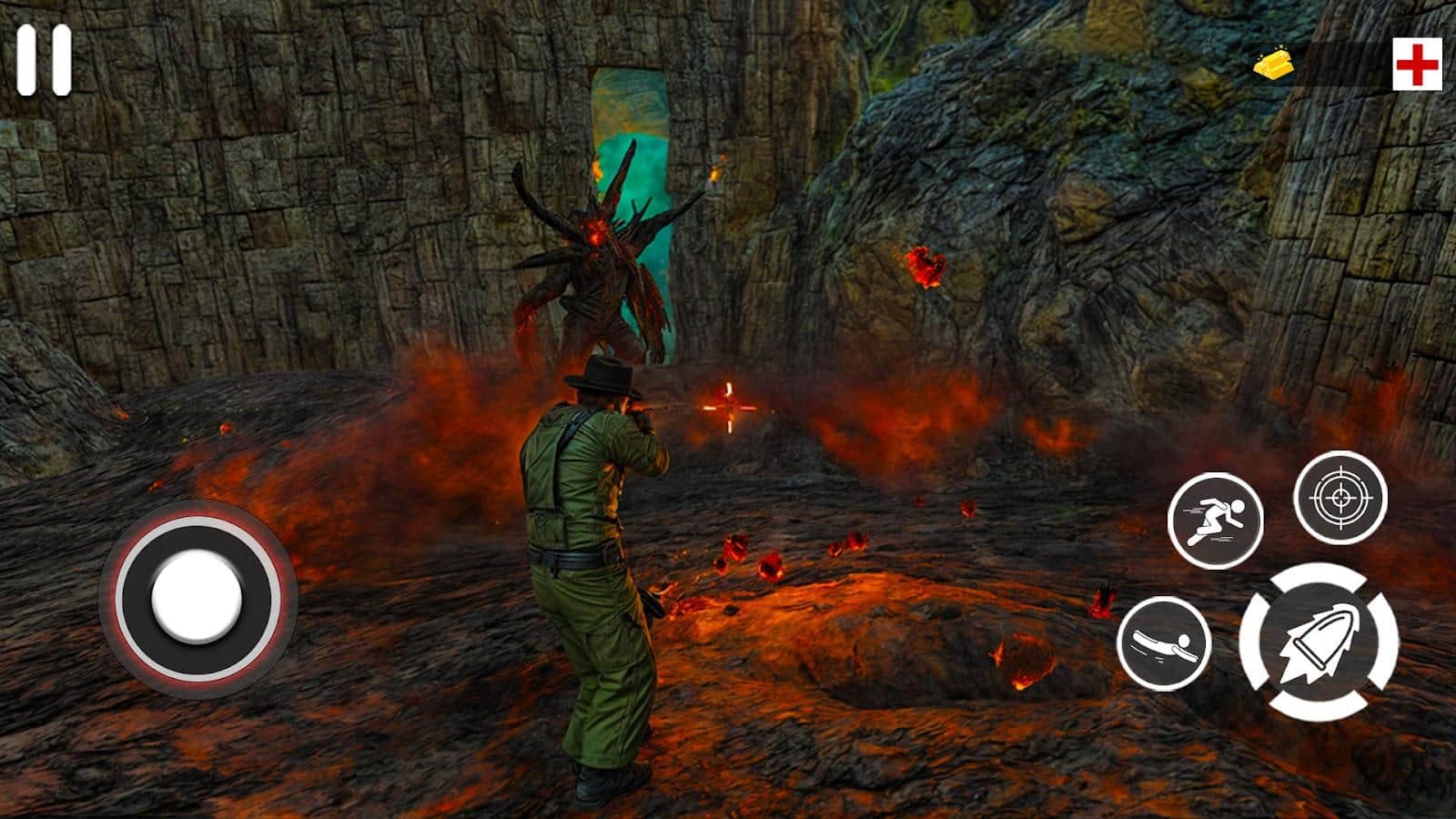
Task: Open the gold bars currency shop
Action: (x=1275, y=65)
